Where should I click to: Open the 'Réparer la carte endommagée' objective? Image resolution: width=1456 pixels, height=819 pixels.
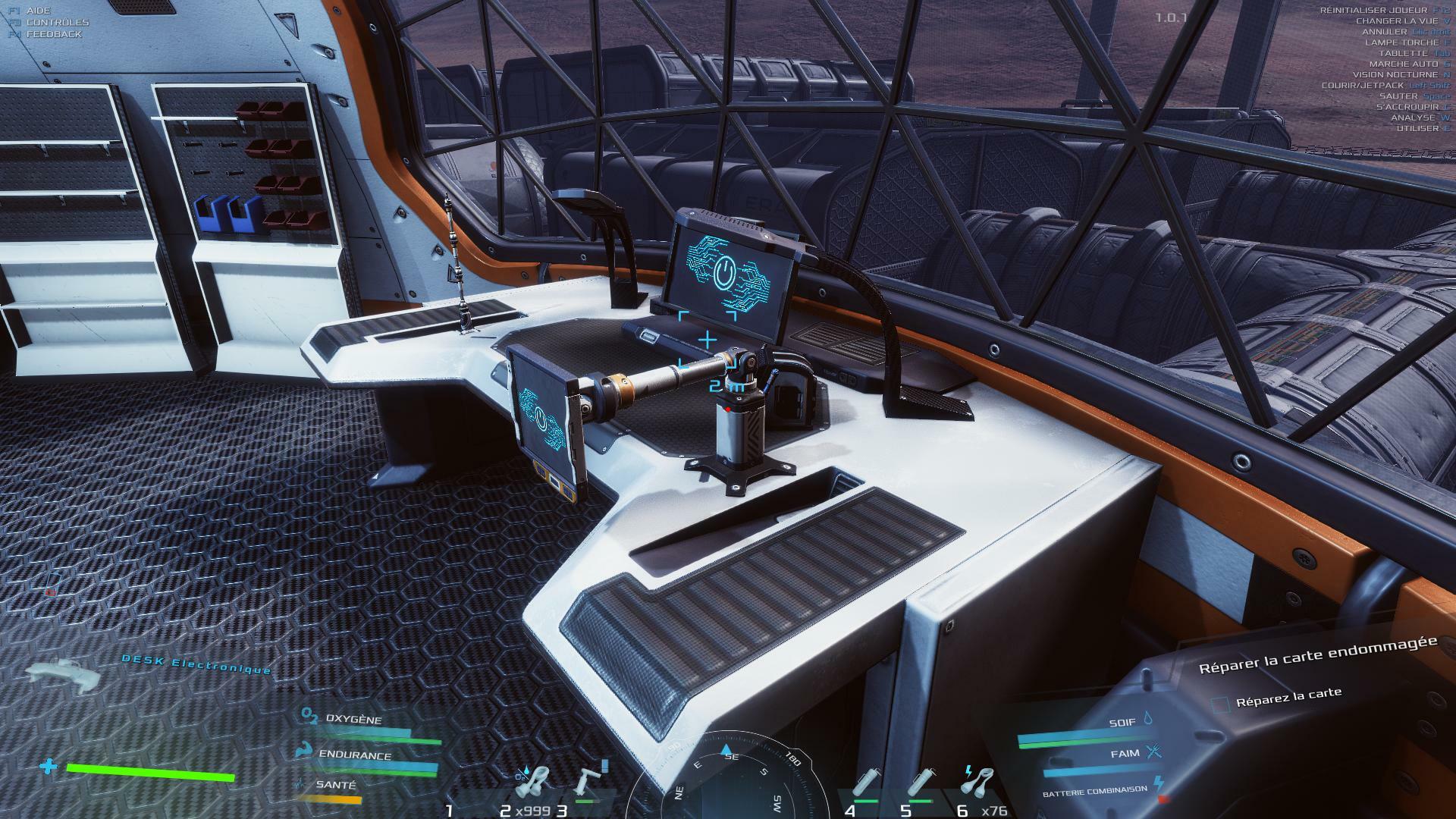tap(1317, 654)
